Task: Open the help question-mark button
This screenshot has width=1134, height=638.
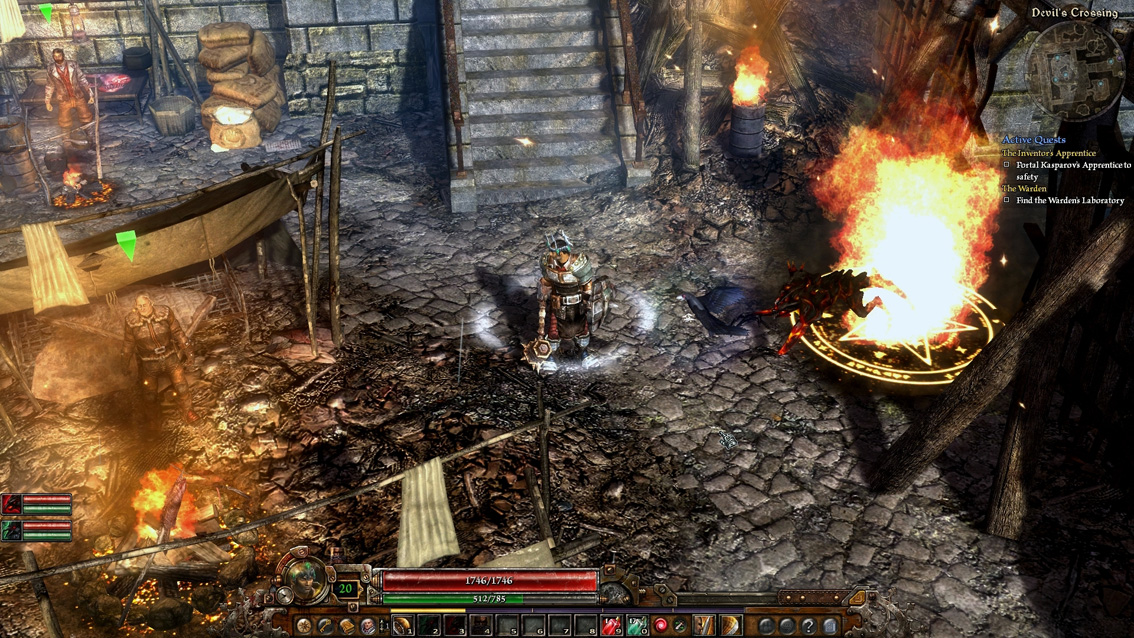Action: tap(809, 626)
